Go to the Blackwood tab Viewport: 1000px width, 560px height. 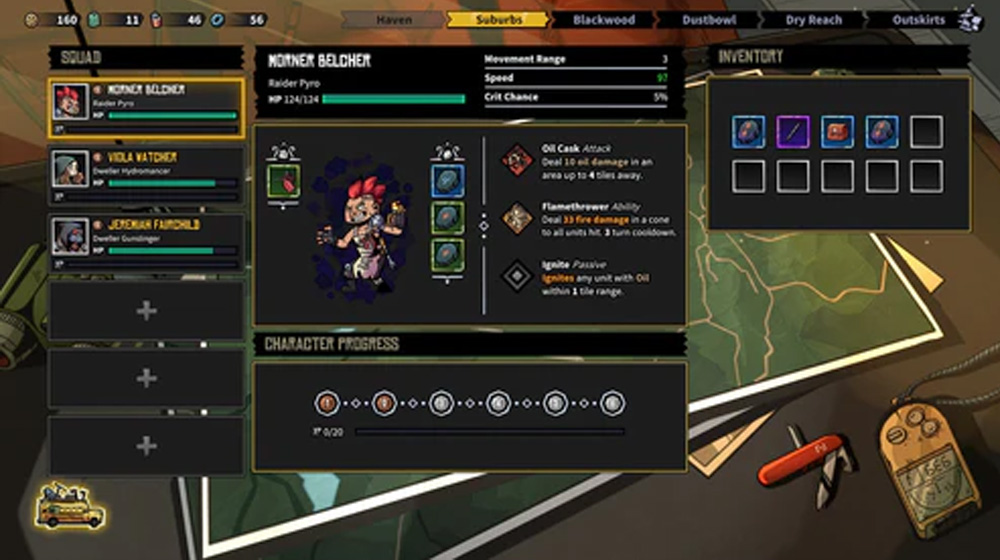604,20
